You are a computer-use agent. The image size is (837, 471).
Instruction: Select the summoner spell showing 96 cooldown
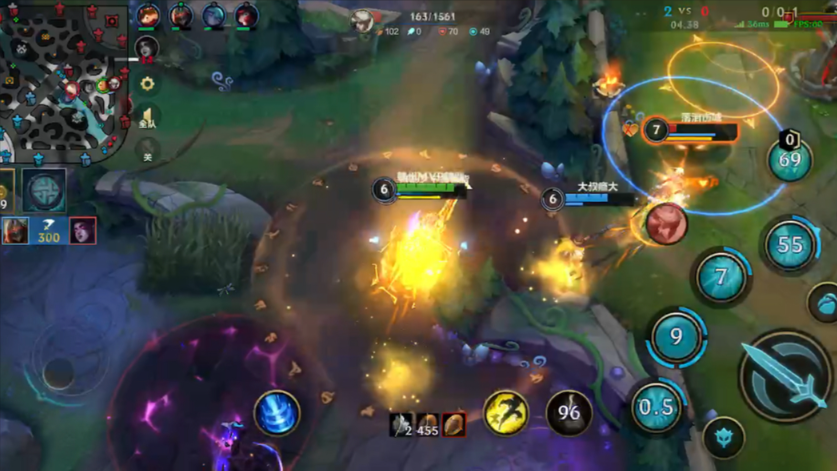(x=568, y=412)
